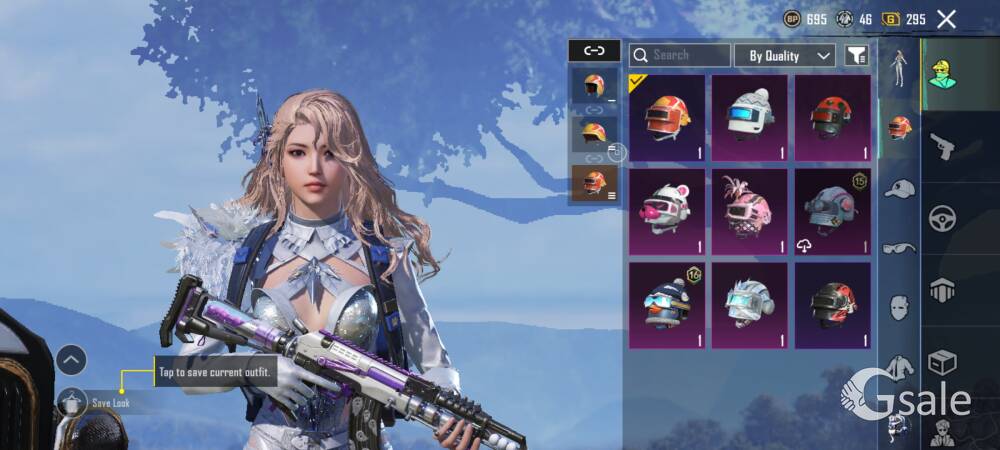Choose the level 16 ski-goggle helmet
This screenshot has width=1000, height=450.
click(667, 305)
